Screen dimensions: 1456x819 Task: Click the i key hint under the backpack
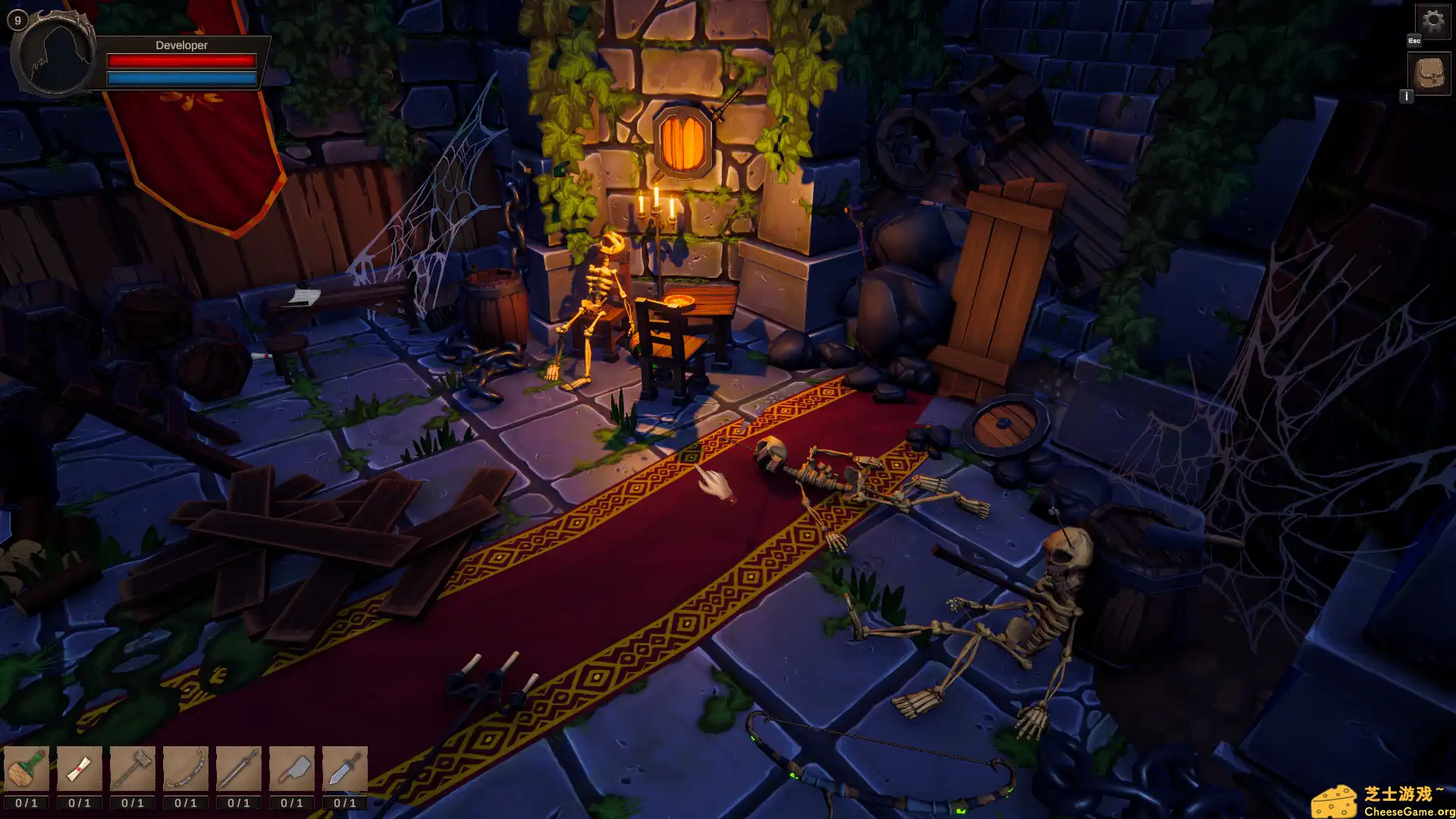point(1408,96)
